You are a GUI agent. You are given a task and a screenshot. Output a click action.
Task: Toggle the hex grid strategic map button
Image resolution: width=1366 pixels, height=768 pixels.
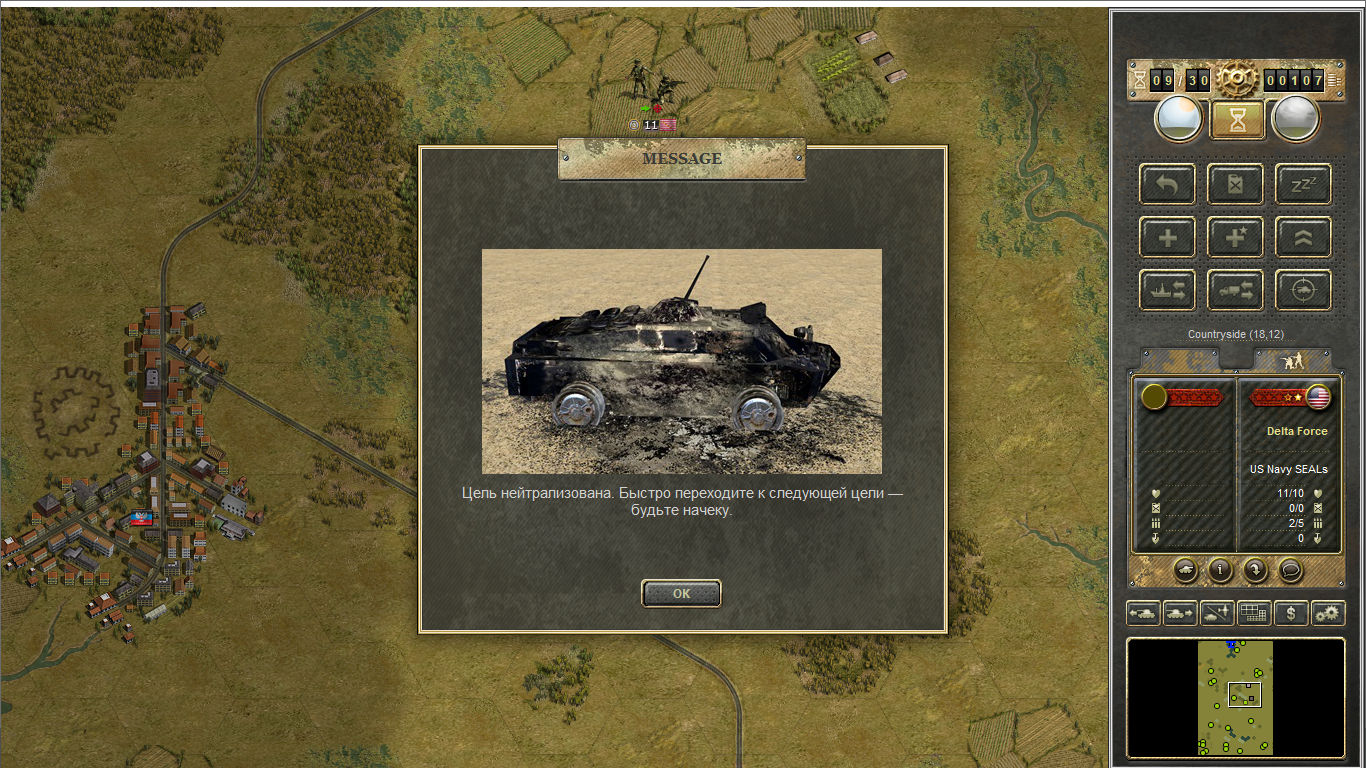tap(1254, 613)
